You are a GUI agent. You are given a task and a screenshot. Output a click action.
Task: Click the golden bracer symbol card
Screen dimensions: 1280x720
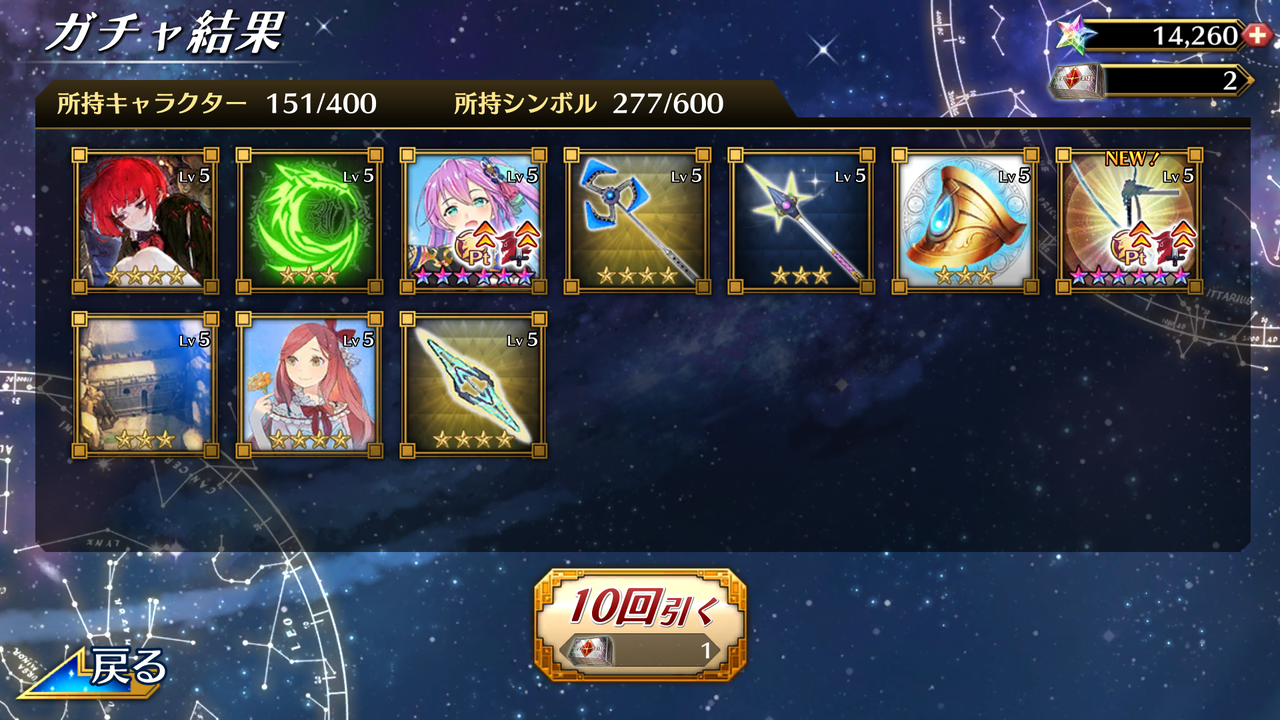click(x=962, y=219)
